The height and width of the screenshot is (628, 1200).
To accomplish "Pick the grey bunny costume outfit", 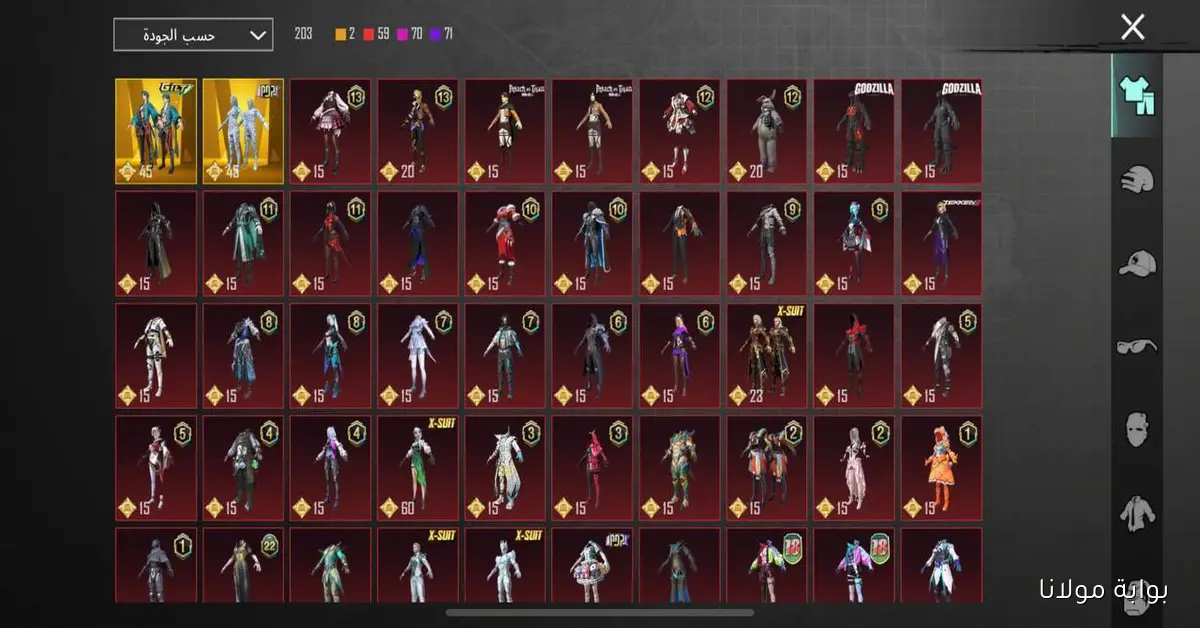I will coord(767,131).
